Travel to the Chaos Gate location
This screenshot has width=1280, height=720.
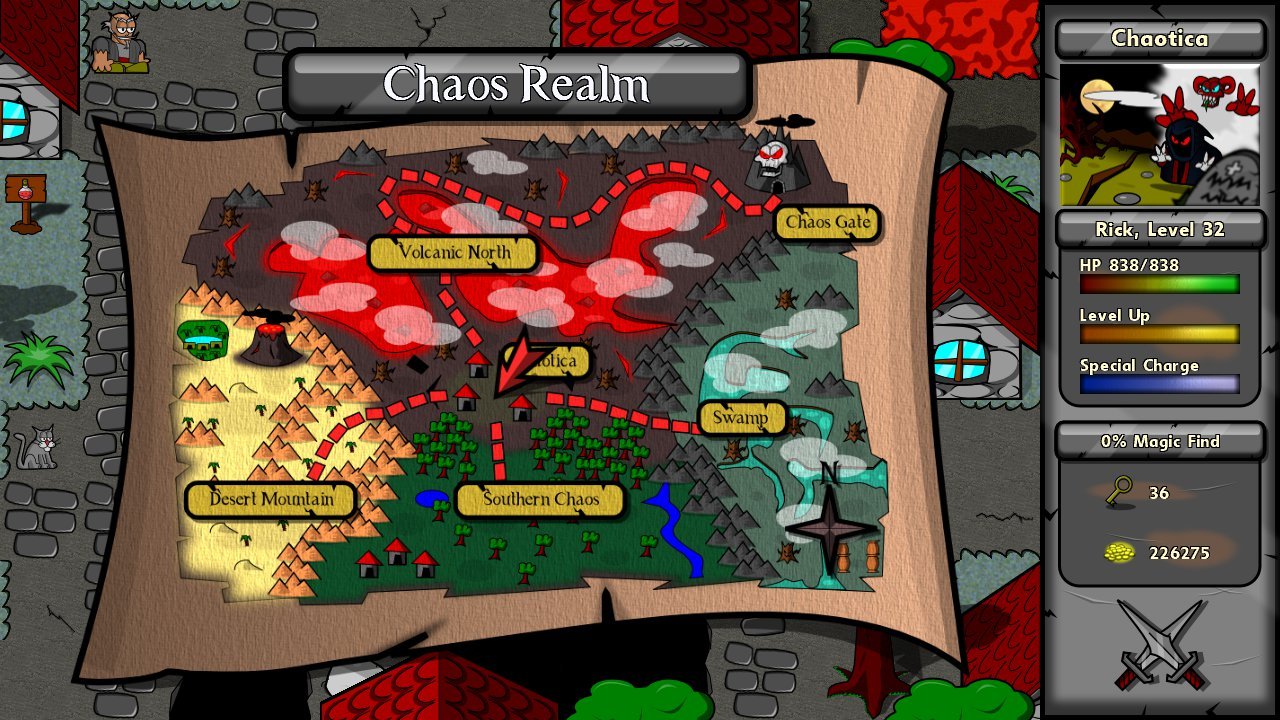coord(826,223)
